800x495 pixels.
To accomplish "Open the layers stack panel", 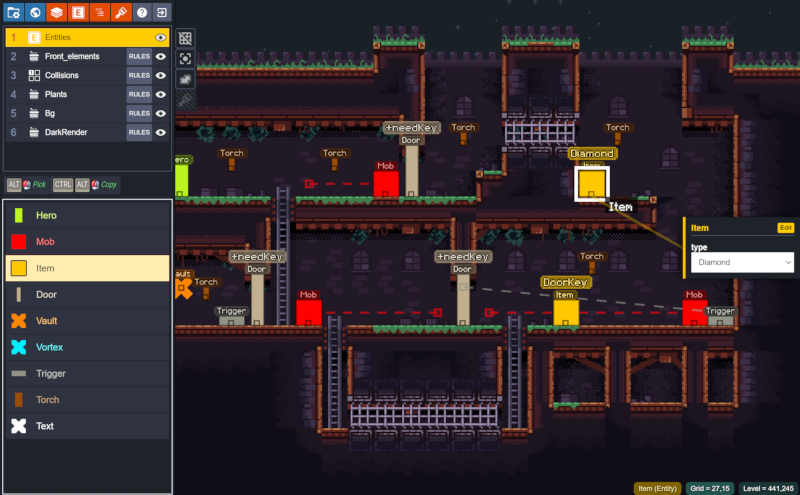I will point(57,12).
